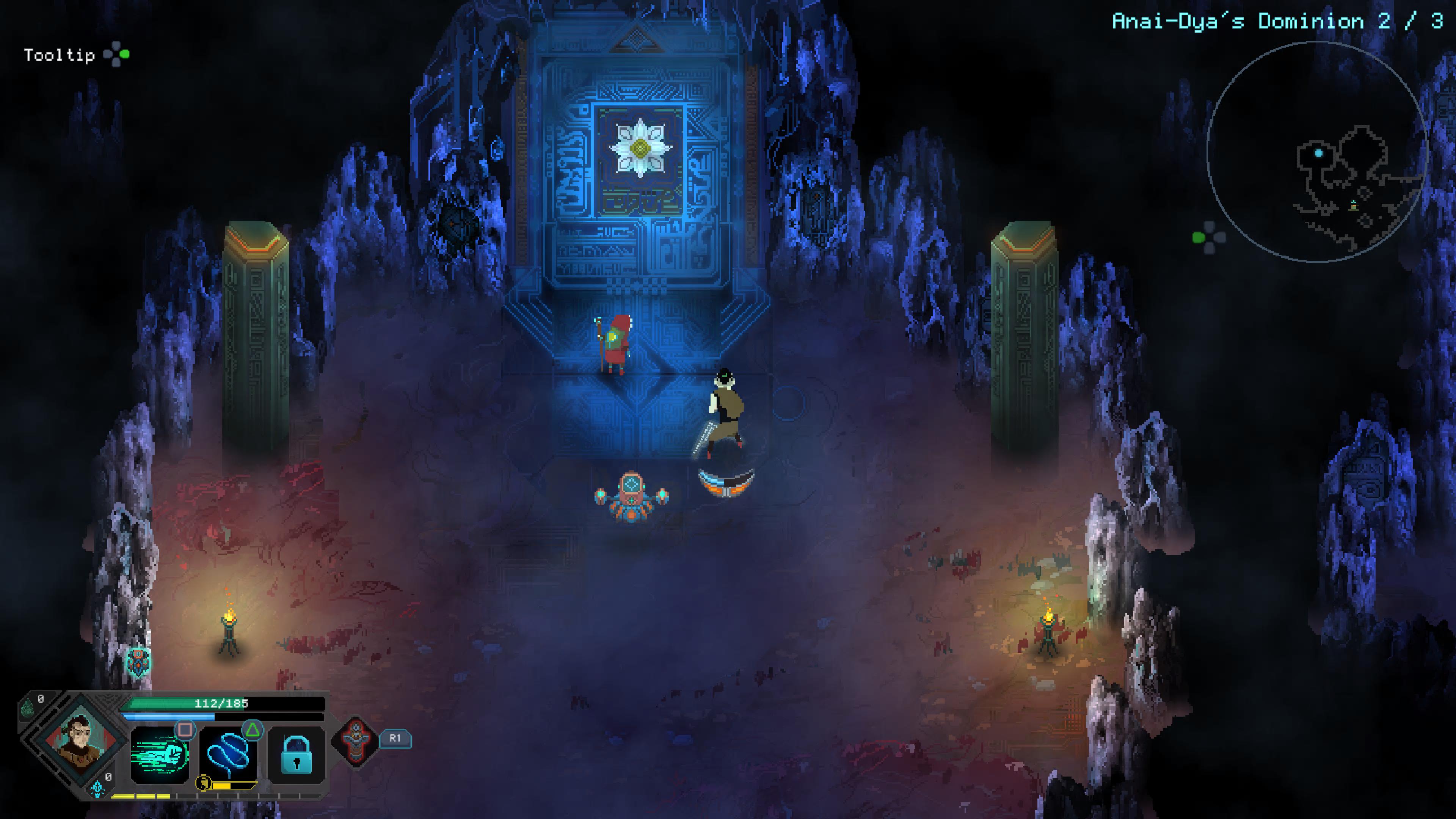Click the red totem relic icon
1456x819 pixels.
[x=356, y=741]
